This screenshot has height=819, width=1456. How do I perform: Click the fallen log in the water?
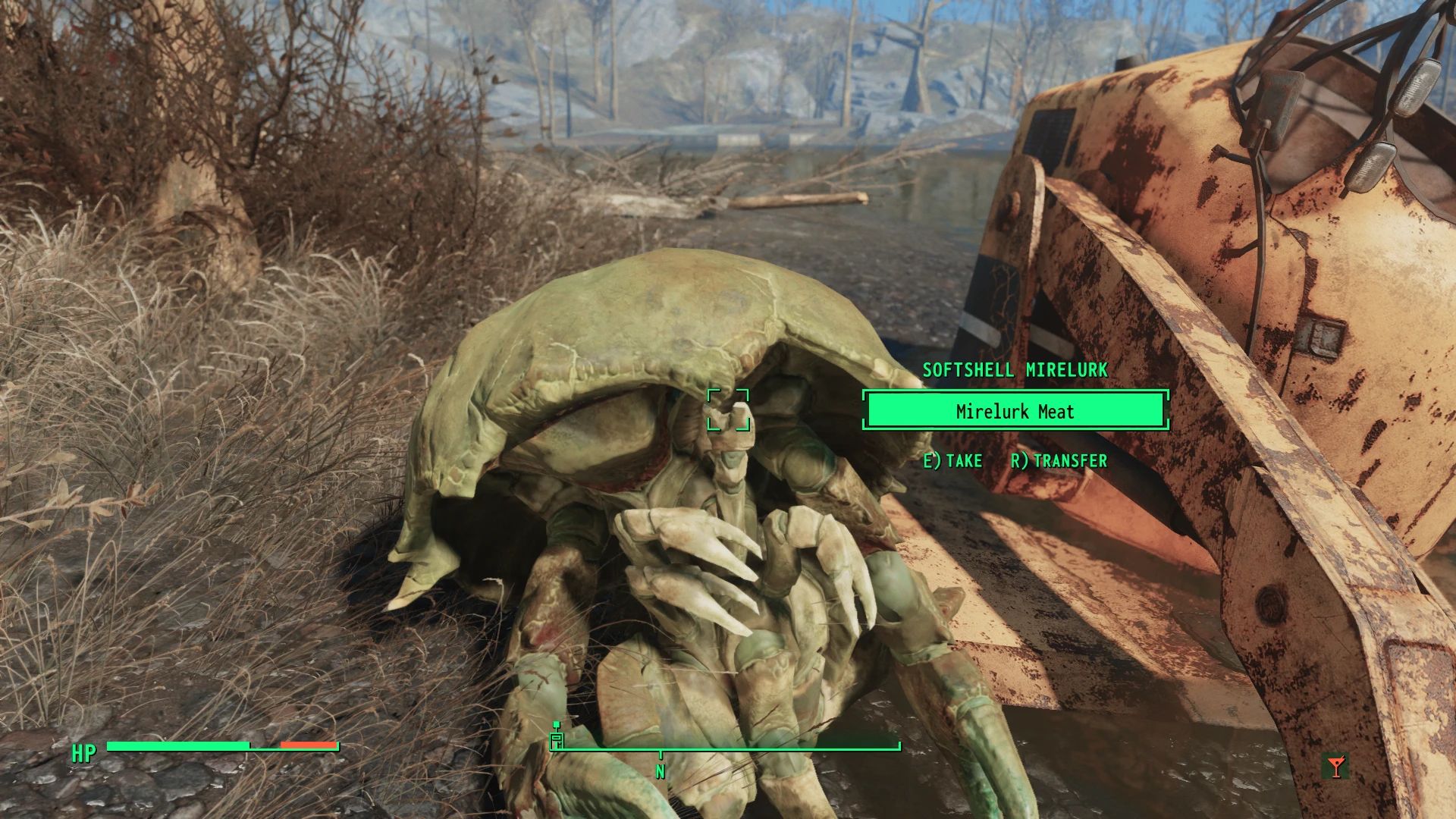tap(796, 199)
